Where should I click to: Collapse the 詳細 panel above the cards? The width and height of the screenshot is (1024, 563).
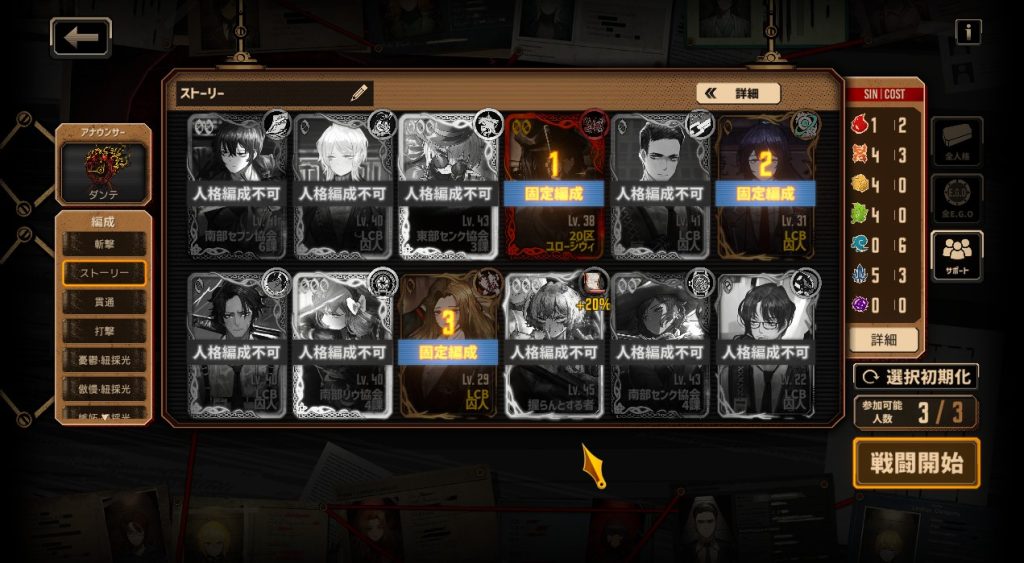click(738, 93)
